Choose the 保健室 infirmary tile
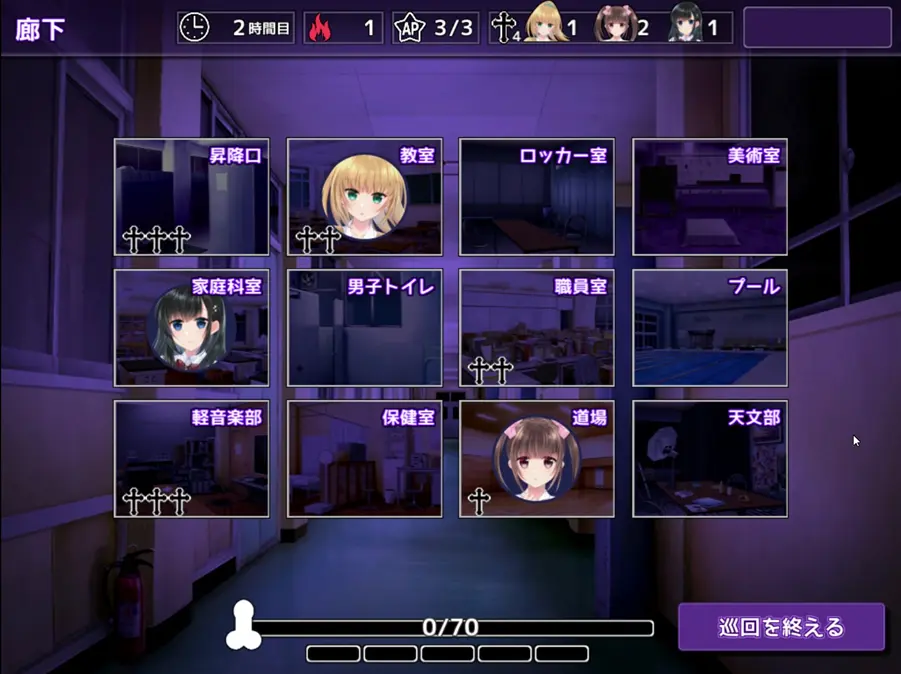The width and height of the screenshot is (901, 674). coord(364,459)
